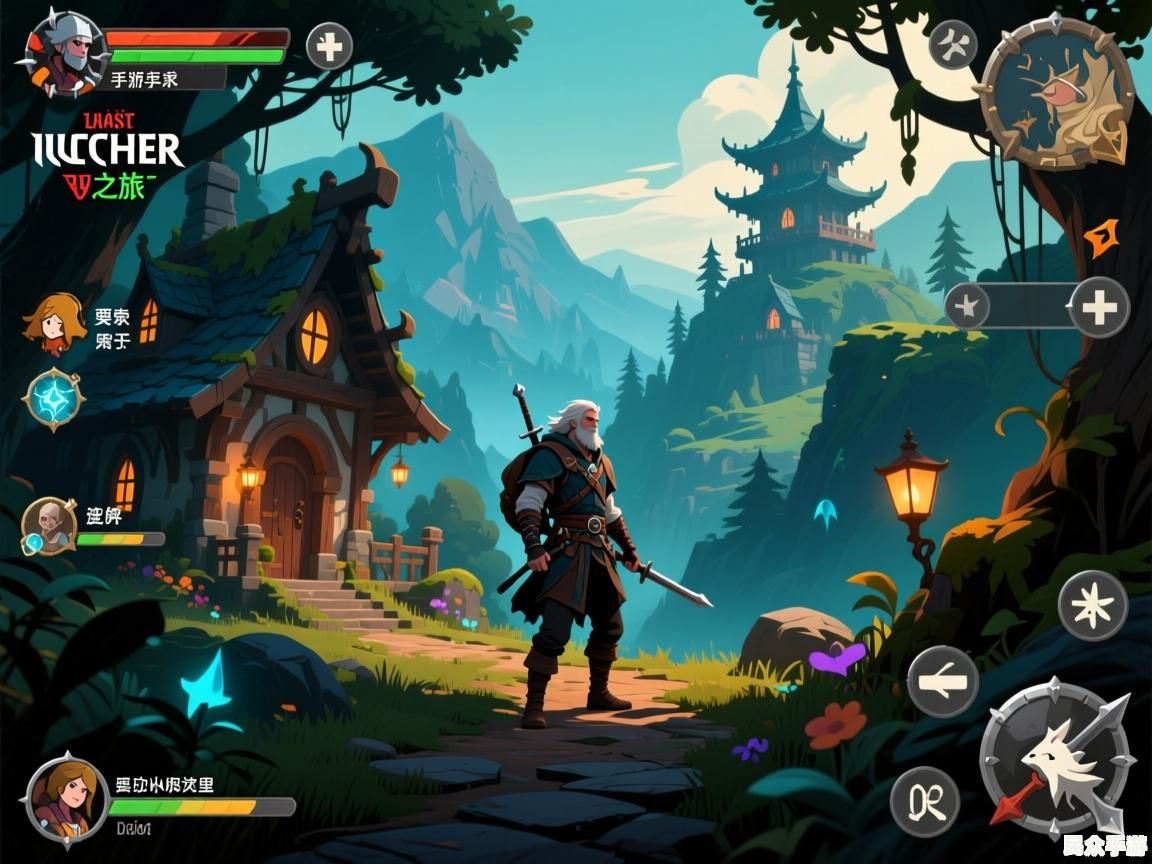Activate the snowflake-shaped skill button
1152x864 pixels.
[x=1093, y=605]
